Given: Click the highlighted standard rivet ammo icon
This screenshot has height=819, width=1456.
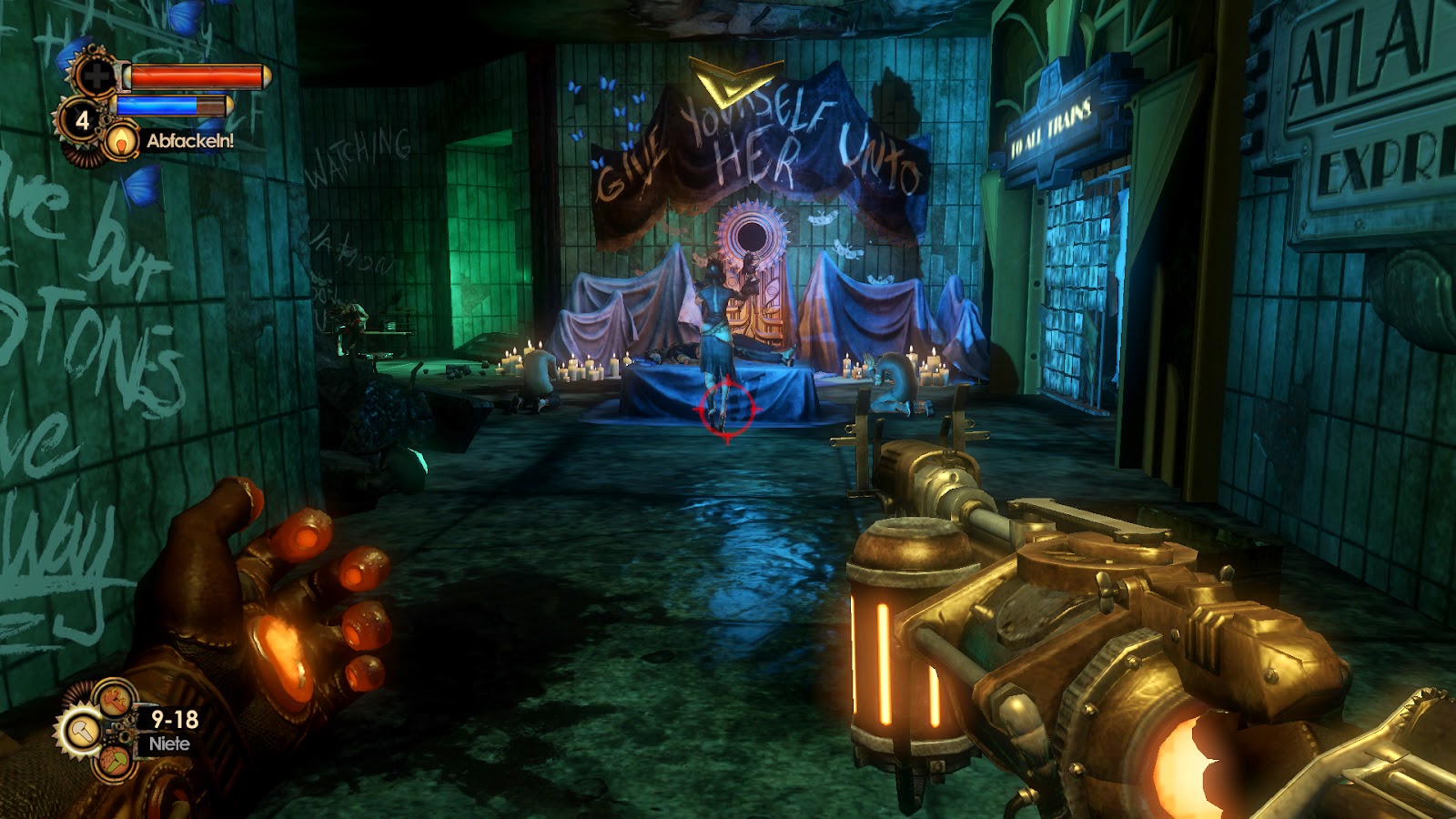Looking at the screenshot, I should [84, 730].
